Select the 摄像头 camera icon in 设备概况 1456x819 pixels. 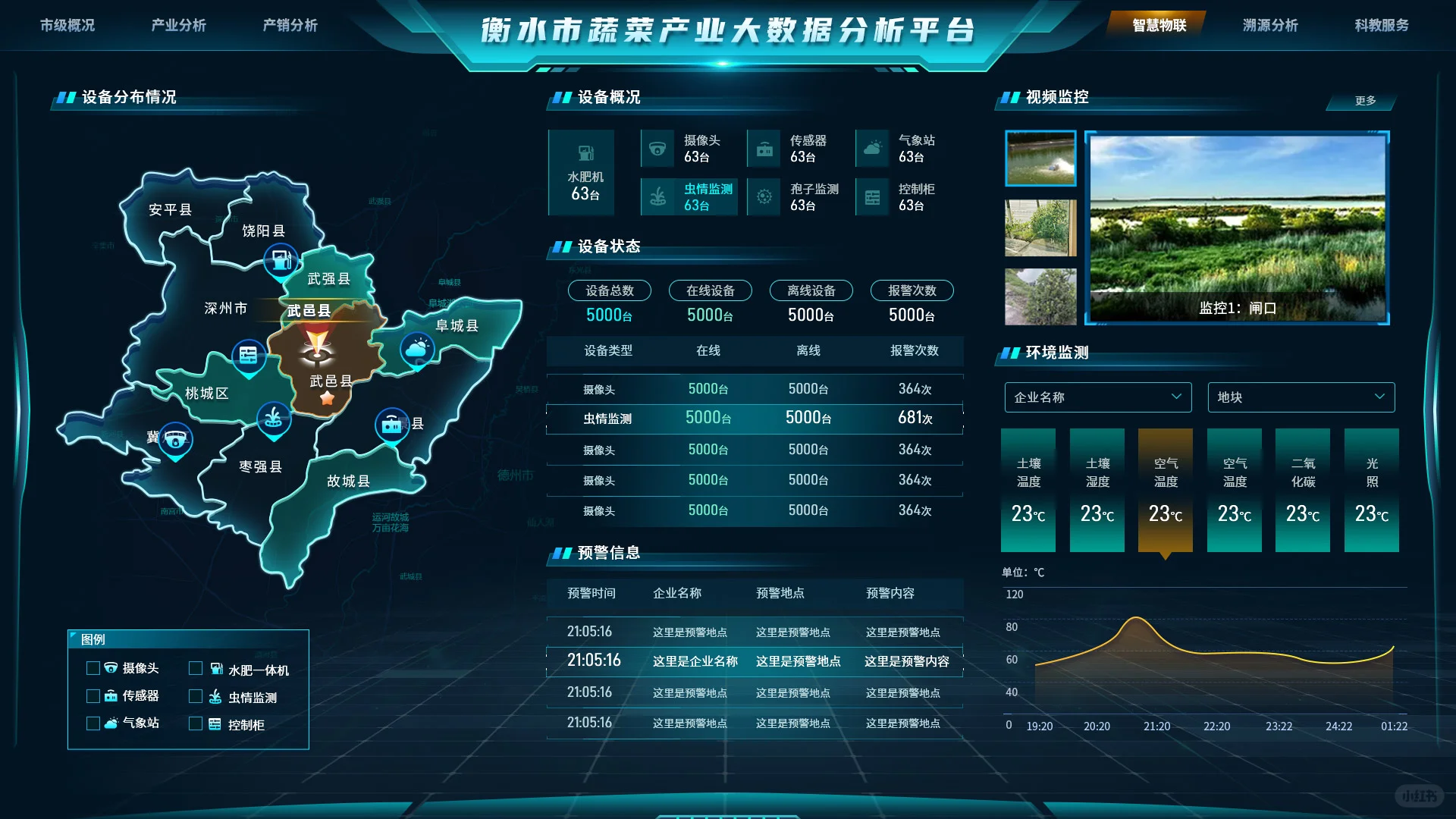(x=657, y=149)
